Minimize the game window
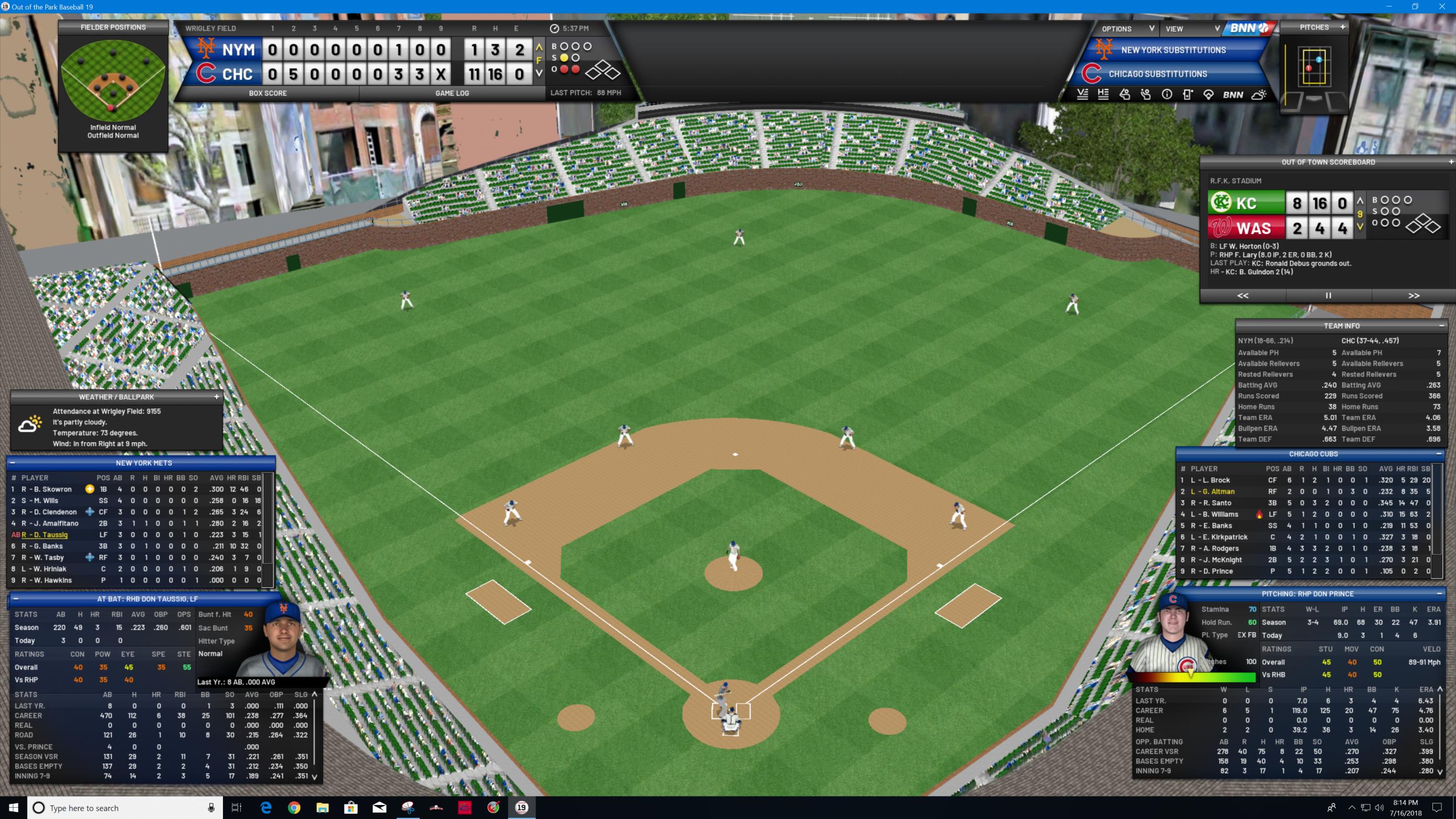The width and height of the screenshot is (1456, 819). (1389, 7)
